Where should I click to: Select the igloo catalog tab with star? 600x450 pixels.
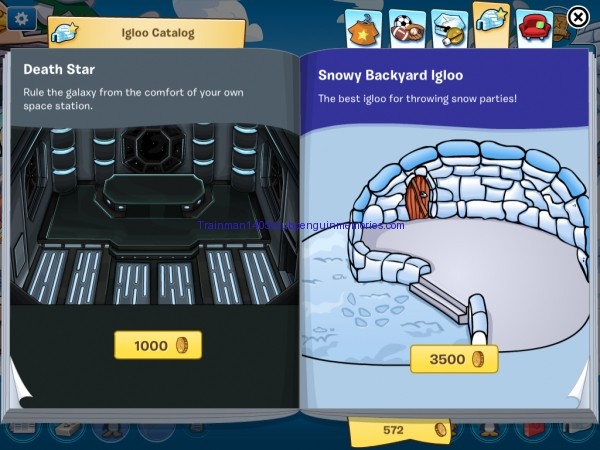492,25
